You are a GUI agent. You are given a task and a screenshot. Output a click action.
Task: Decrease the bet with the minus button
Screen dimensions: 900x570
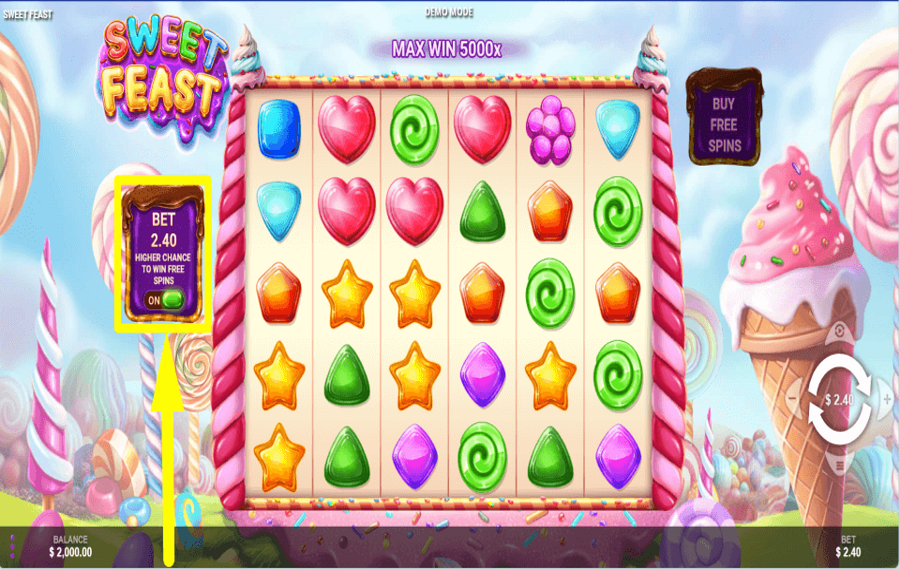tap(793, 399)
